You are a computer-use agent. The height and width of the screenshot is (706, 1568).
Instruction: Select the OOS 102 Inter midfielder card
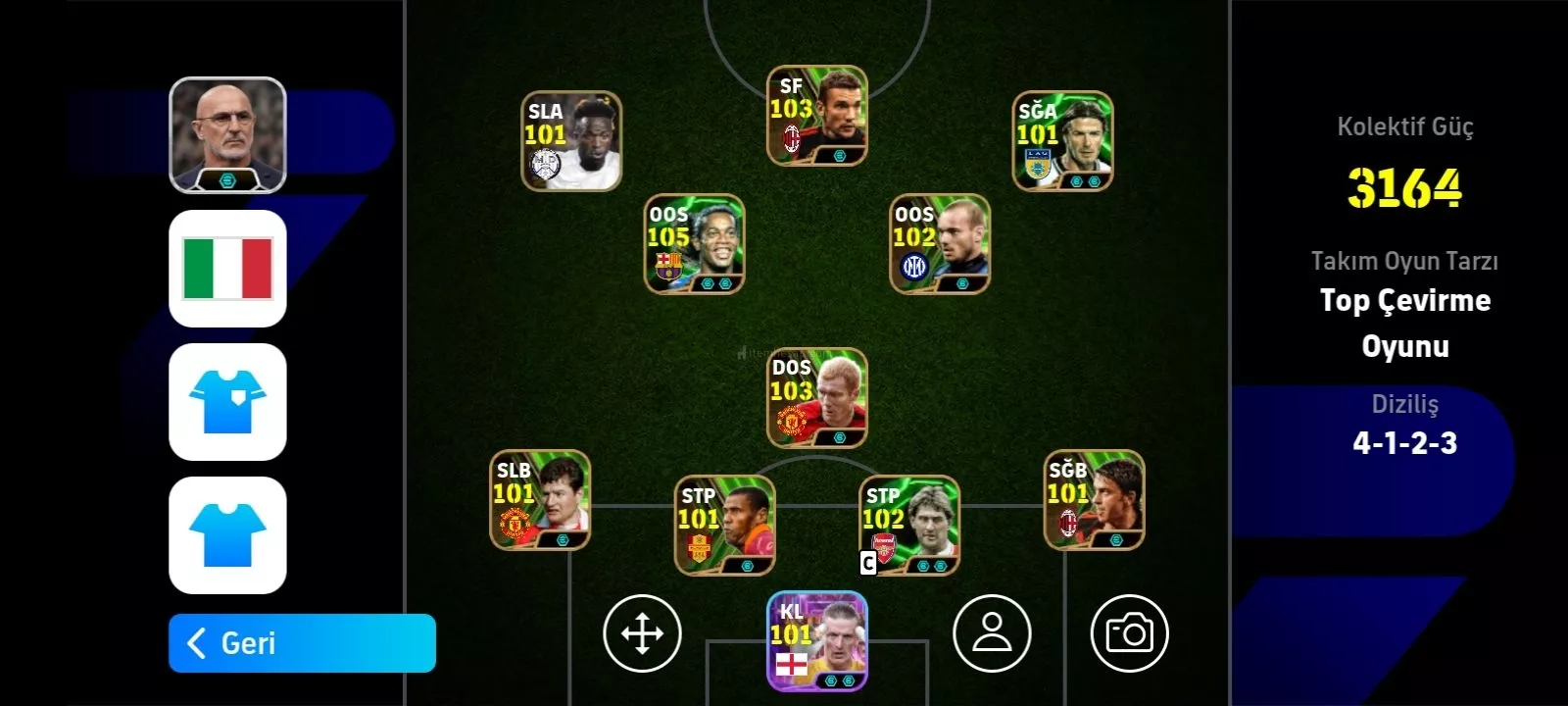pos(940,244)
